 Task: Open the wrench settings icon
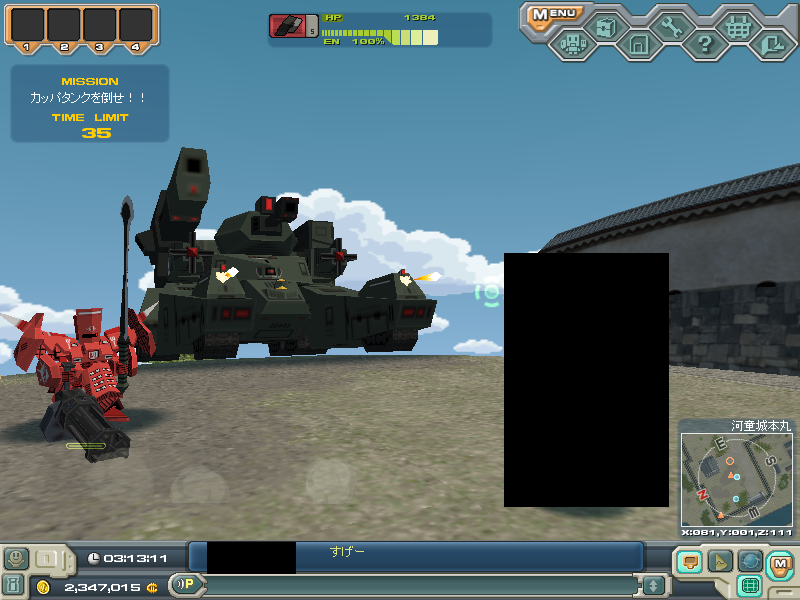(x=671, y=26)
